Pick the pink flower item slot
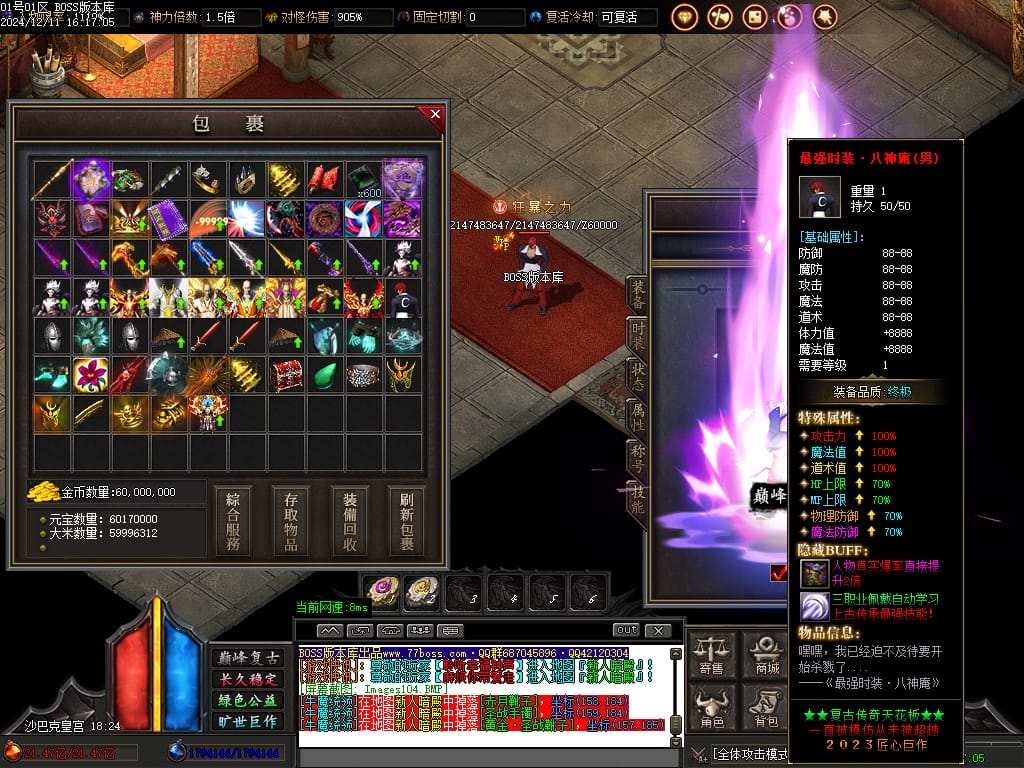Screen dimensions: 1024x768 (x=91, y=375)
